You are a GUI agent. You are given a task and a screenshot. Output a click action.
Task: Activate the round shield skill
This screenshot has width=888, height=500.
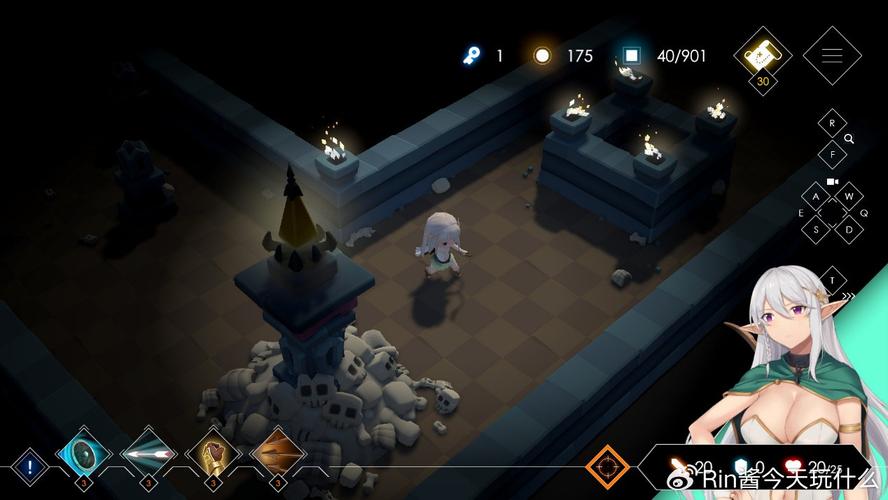pos(83,455)
